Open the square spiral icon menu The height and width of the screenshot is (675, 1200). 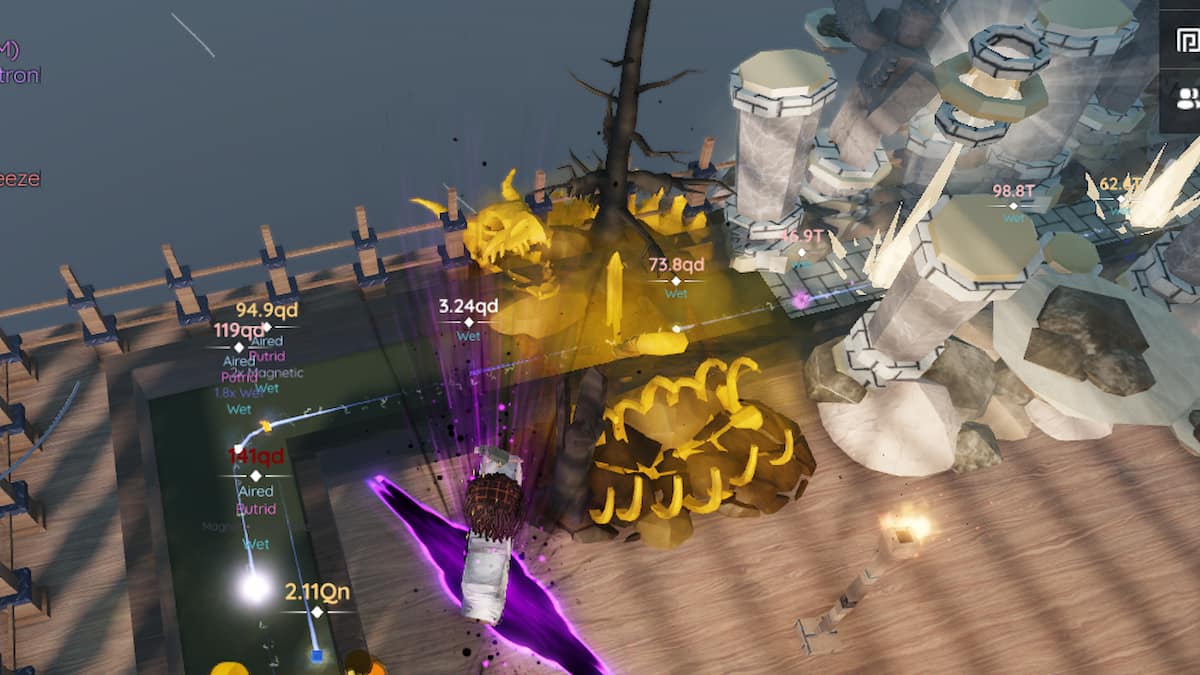[1187, 40]
